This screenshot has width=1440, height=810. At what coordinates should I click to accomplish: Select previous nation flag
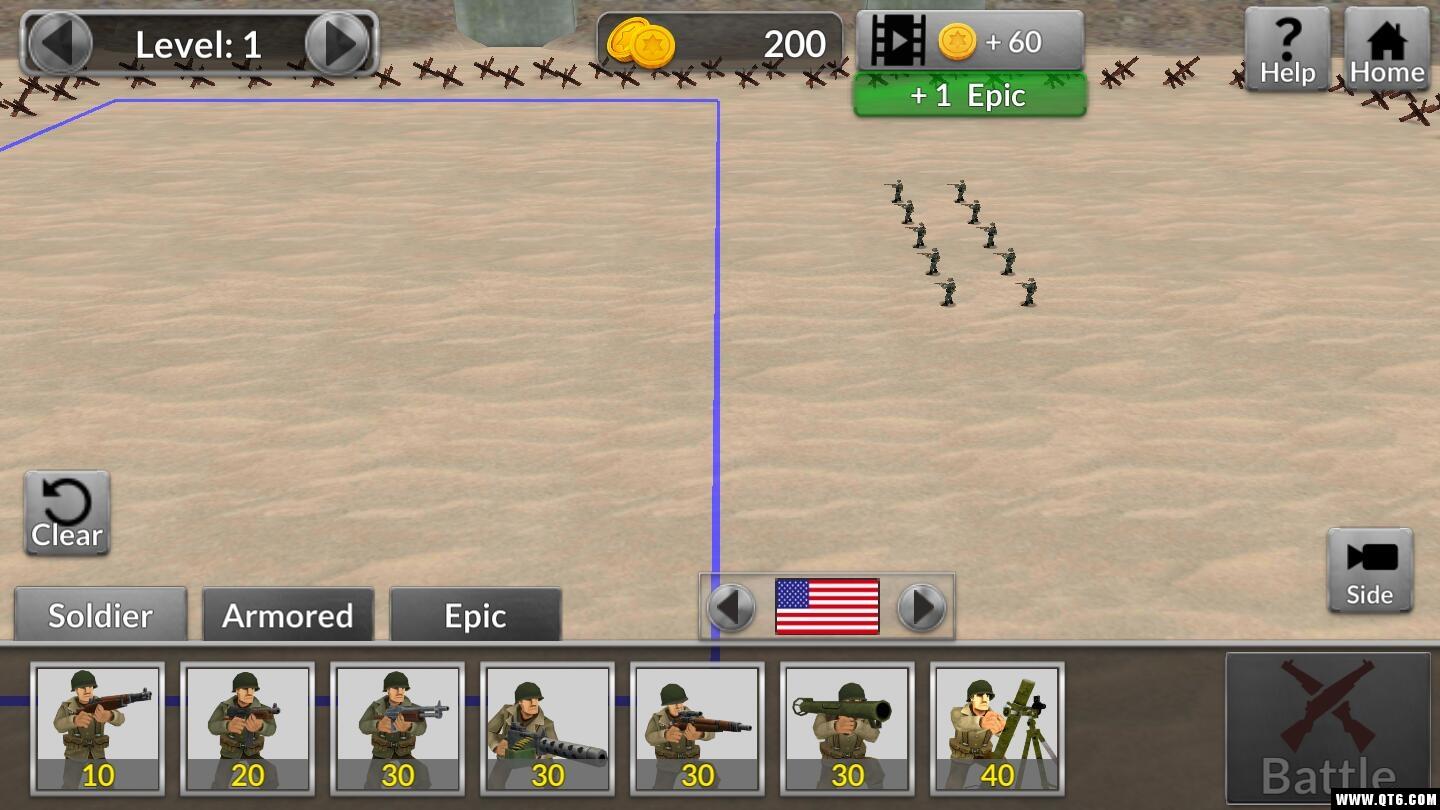tap(731, 607)
